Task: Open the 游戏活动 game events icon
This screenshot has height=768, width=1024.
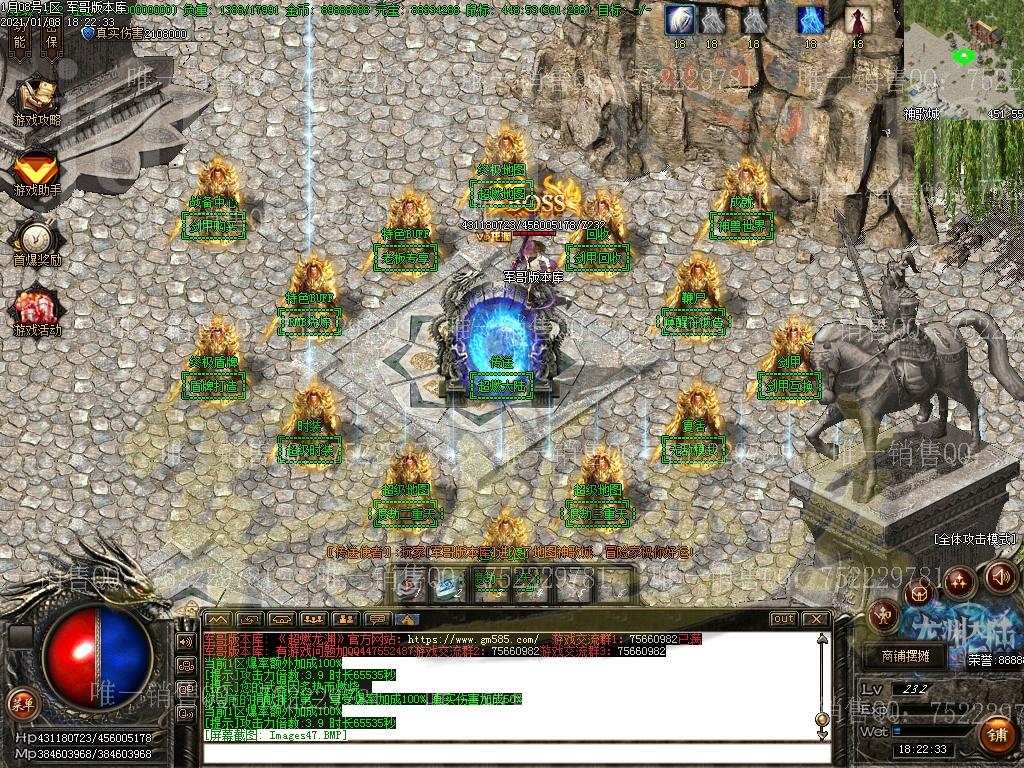Action: pyautogui.click(x=37, y=310)
